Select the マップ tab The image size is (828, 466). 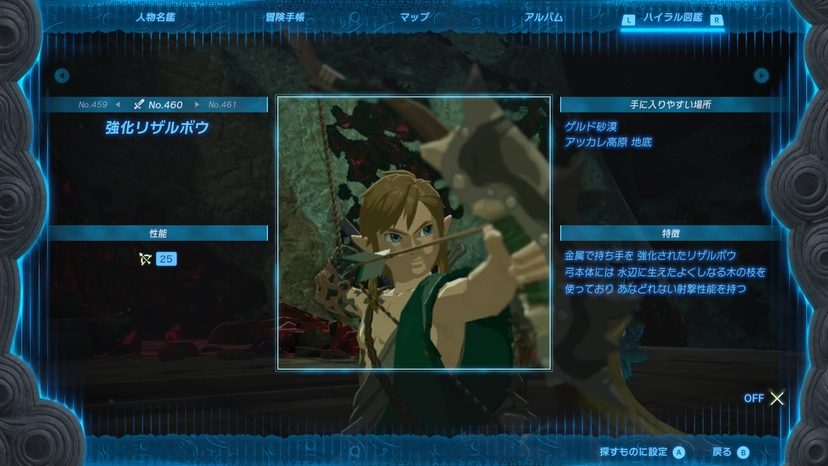(414, 17)
